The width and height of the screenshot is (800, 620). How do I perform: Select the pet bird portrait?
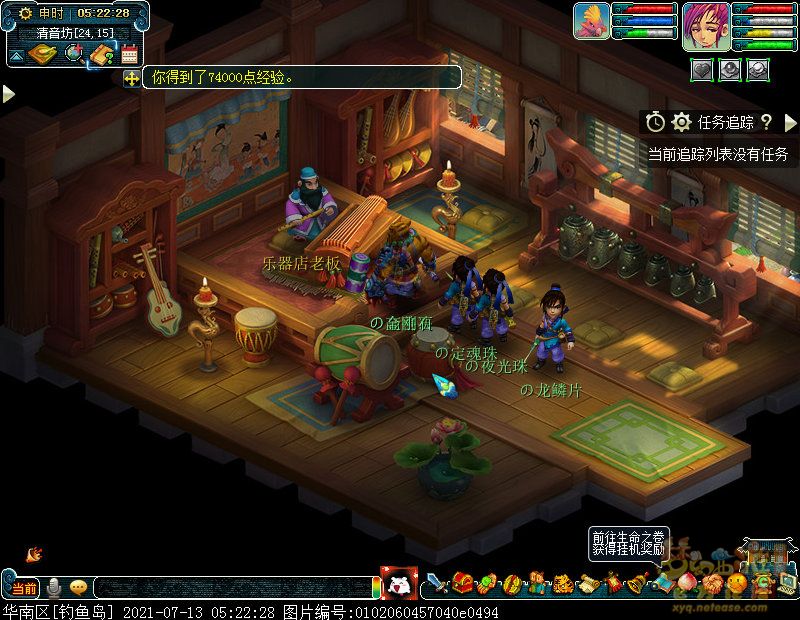(x=591, y=21)
